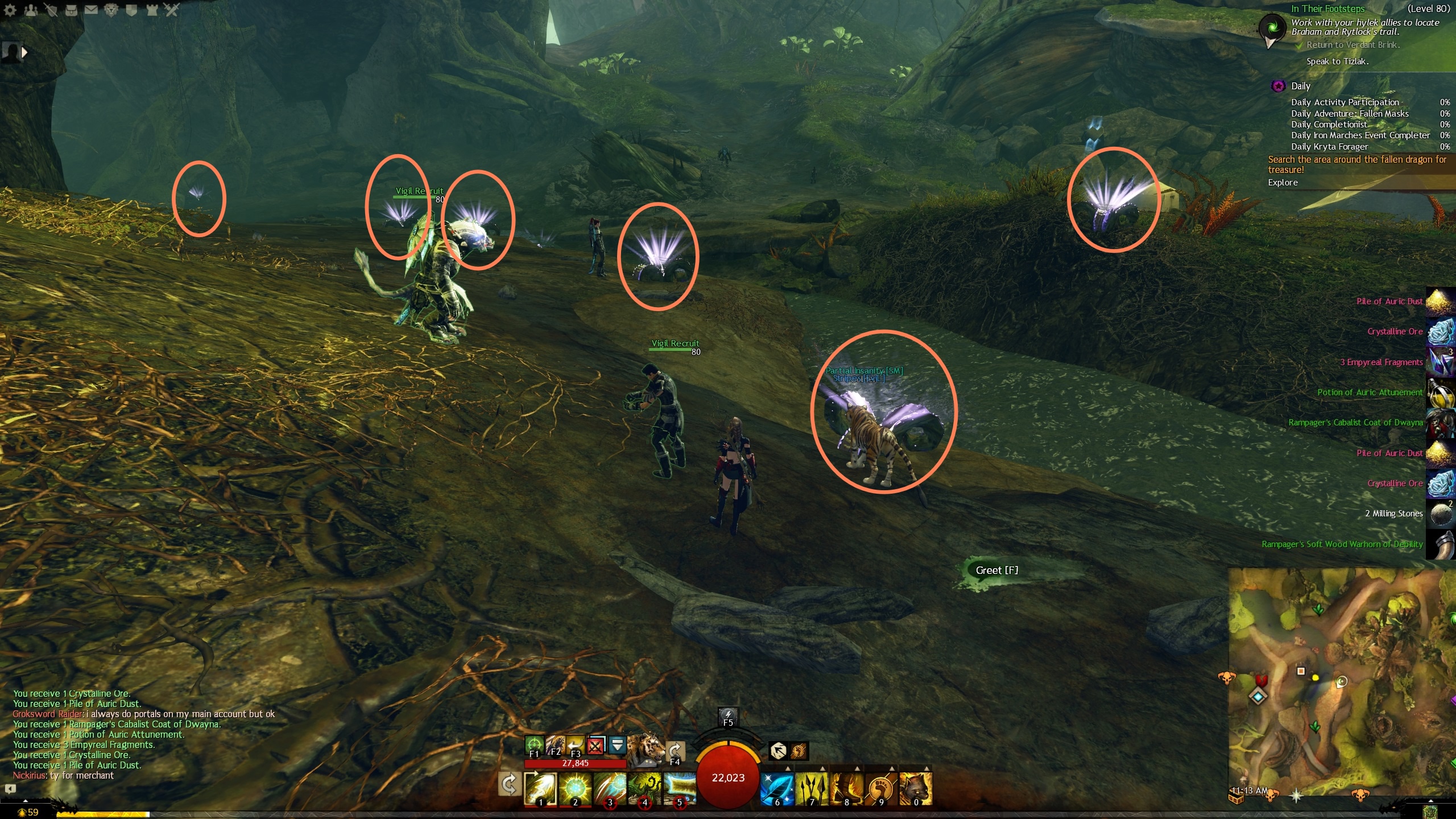Viewport: 1456px width, 819px height.
Task: Activate the wolf head elite skill
Action: coord(915,789)
